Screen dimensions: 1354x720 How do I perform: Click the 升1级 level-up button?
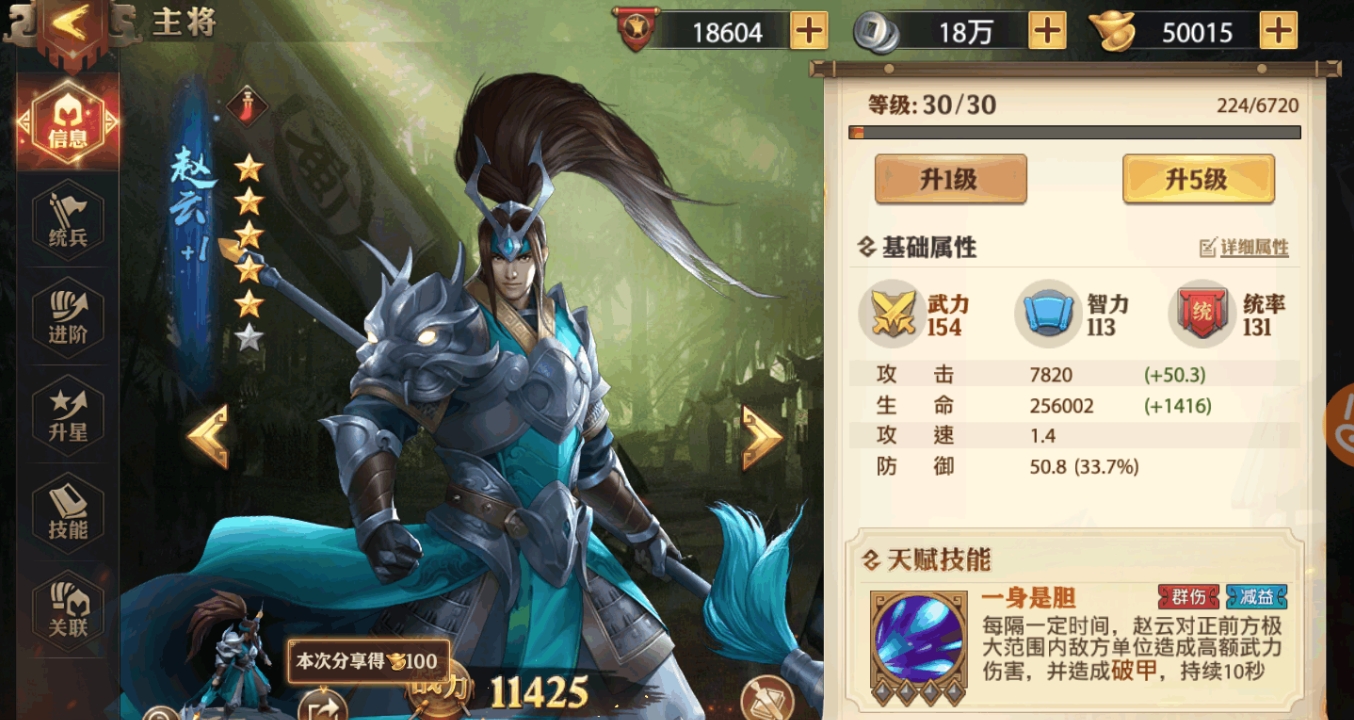pos(950,180)
